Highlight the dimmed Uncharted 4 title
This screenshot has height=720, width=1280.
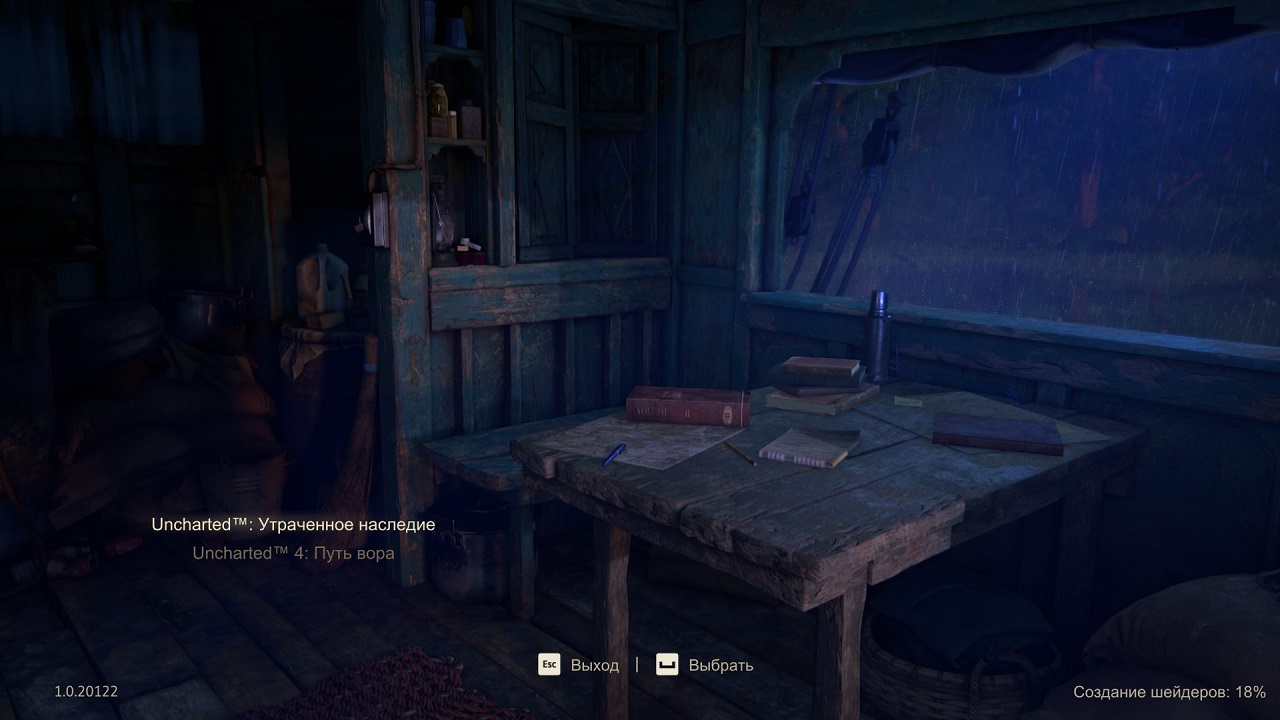click(293, 551)
